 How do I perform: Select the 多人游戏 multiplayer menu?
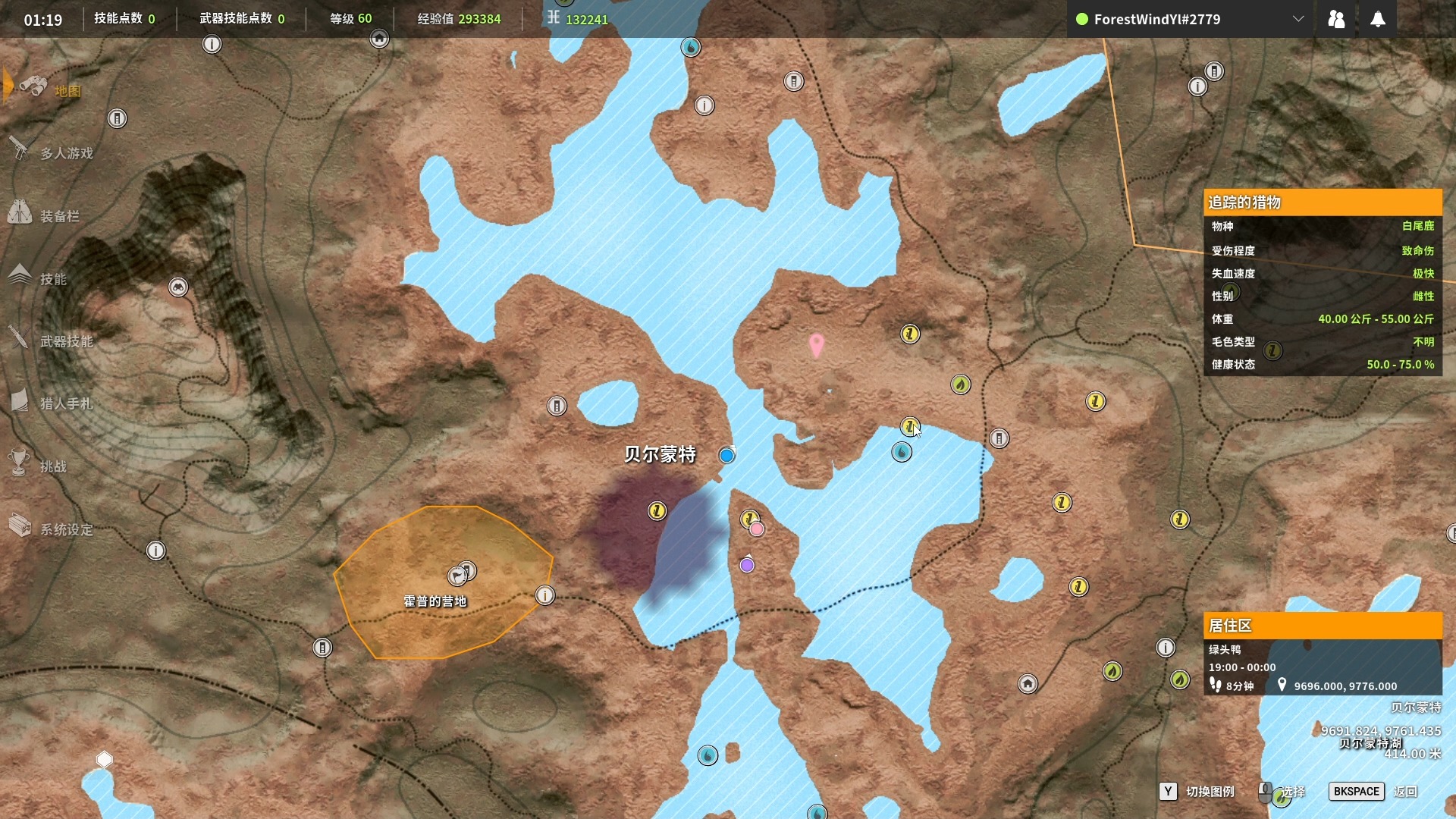pyautogui.click(x=66, y=153)
